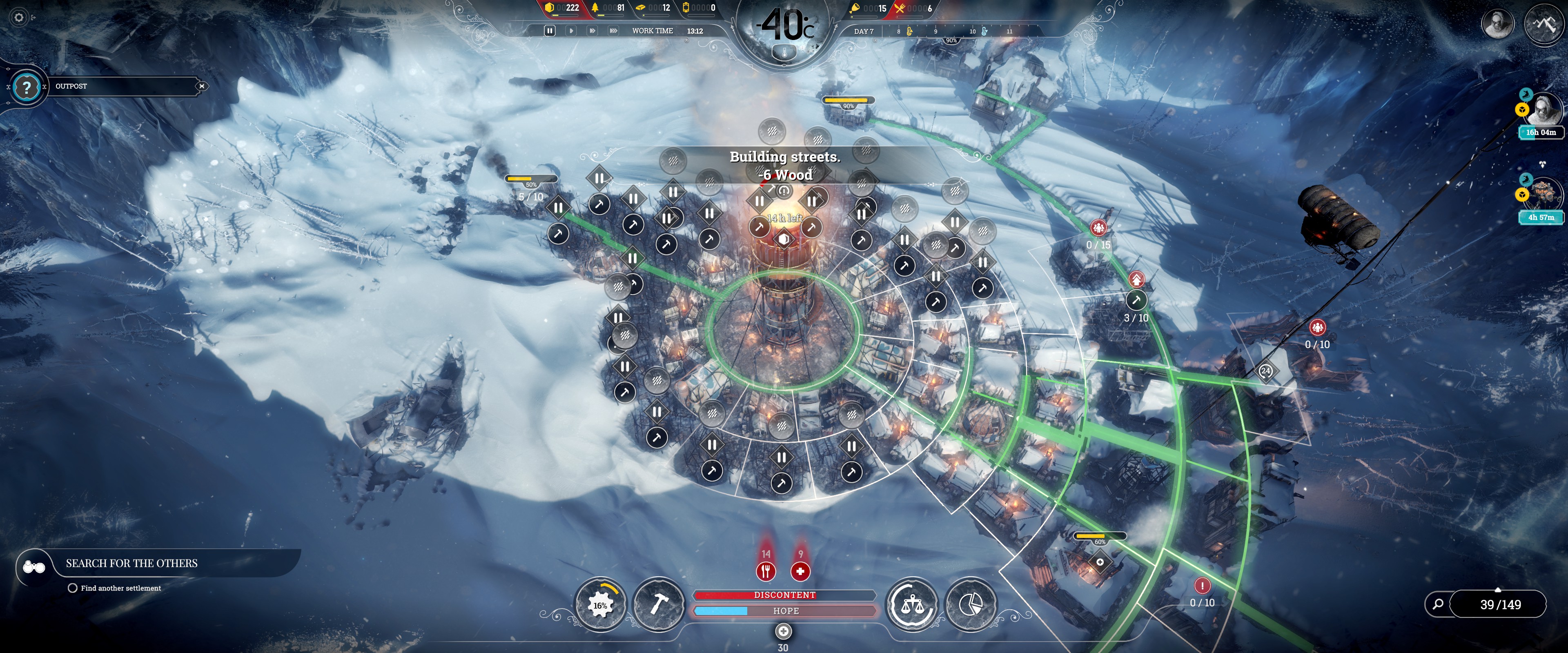Click the sick people medical cross alert
Image resolution: width=1568 pixels, height=653 pixels.
[800, 571]
